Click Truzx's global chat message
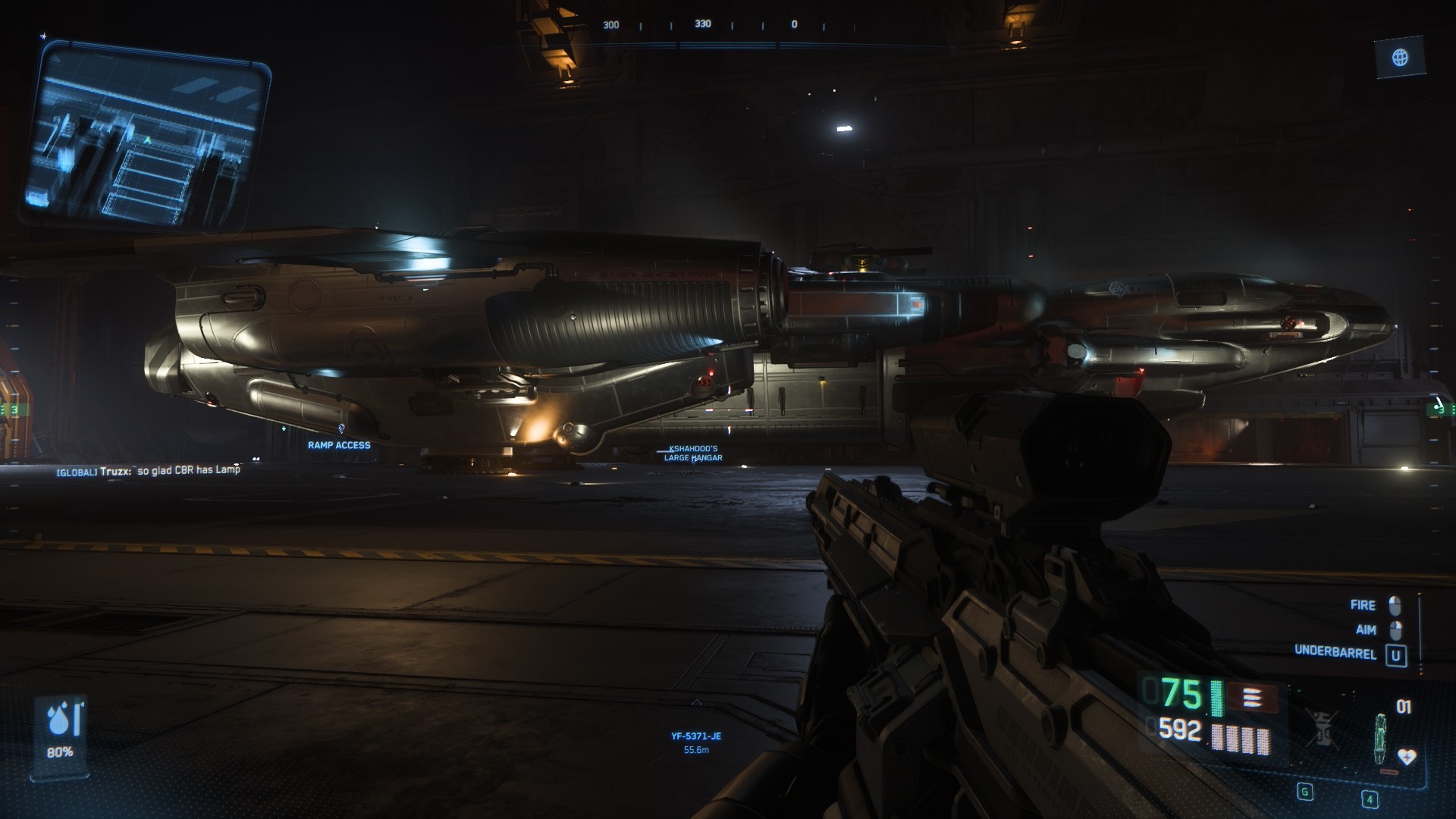The height and width of the screenshot is (819, 1456). [149, 470]
